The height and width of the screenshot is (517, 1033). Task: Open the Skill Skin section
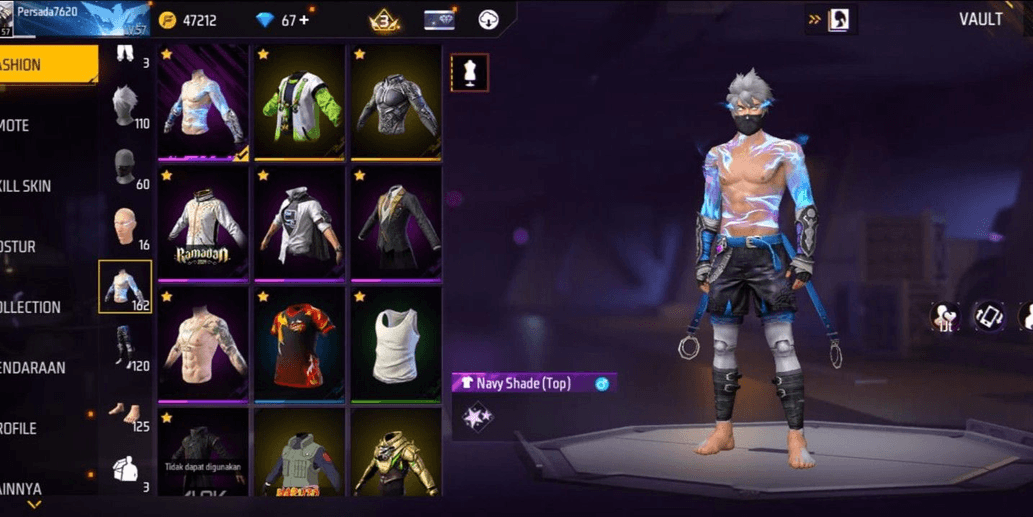(x=40, y=186)
